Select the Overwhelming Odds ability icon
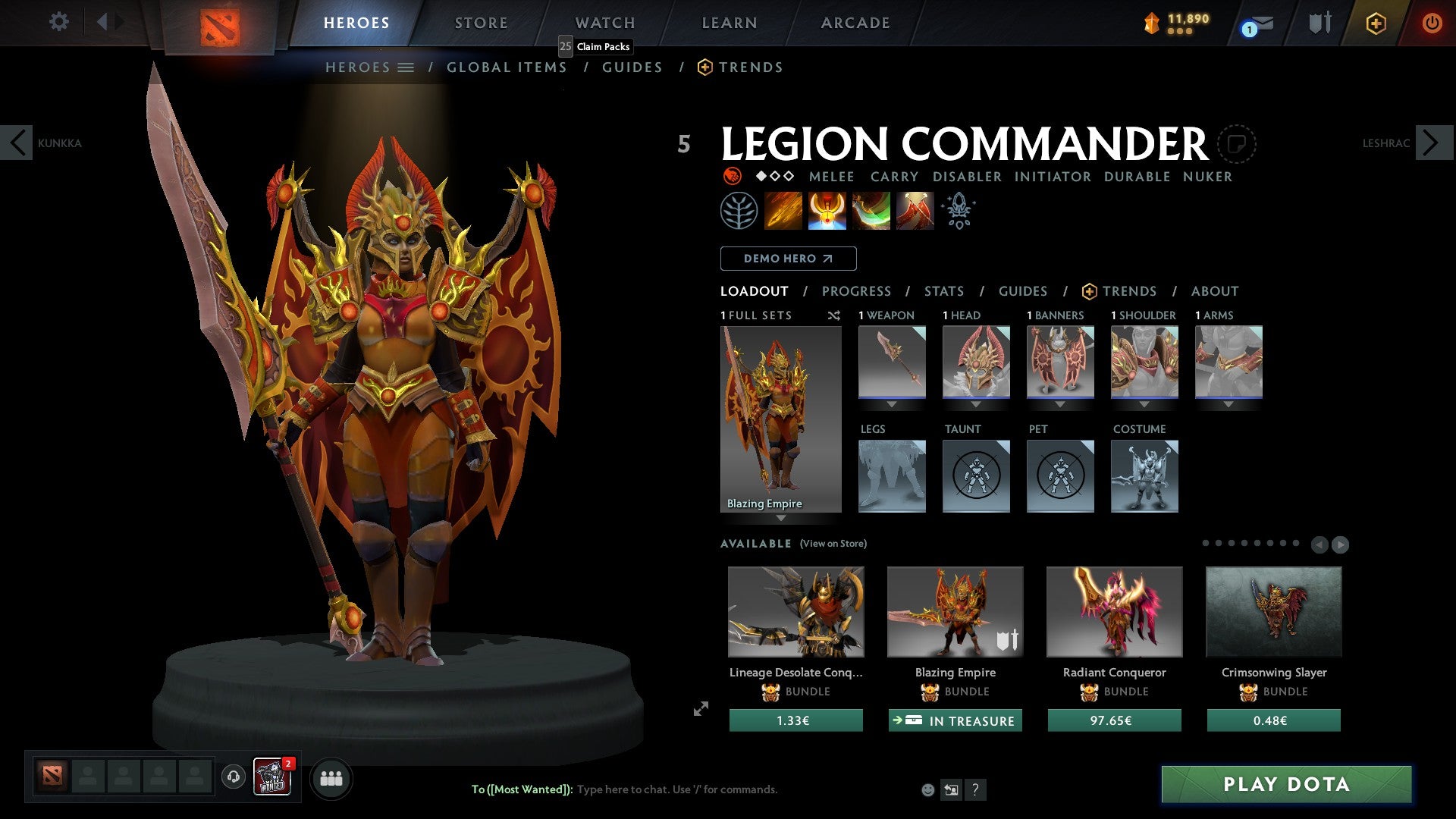The width and height of the screenshot is (1456, 819). pos(784,210)
